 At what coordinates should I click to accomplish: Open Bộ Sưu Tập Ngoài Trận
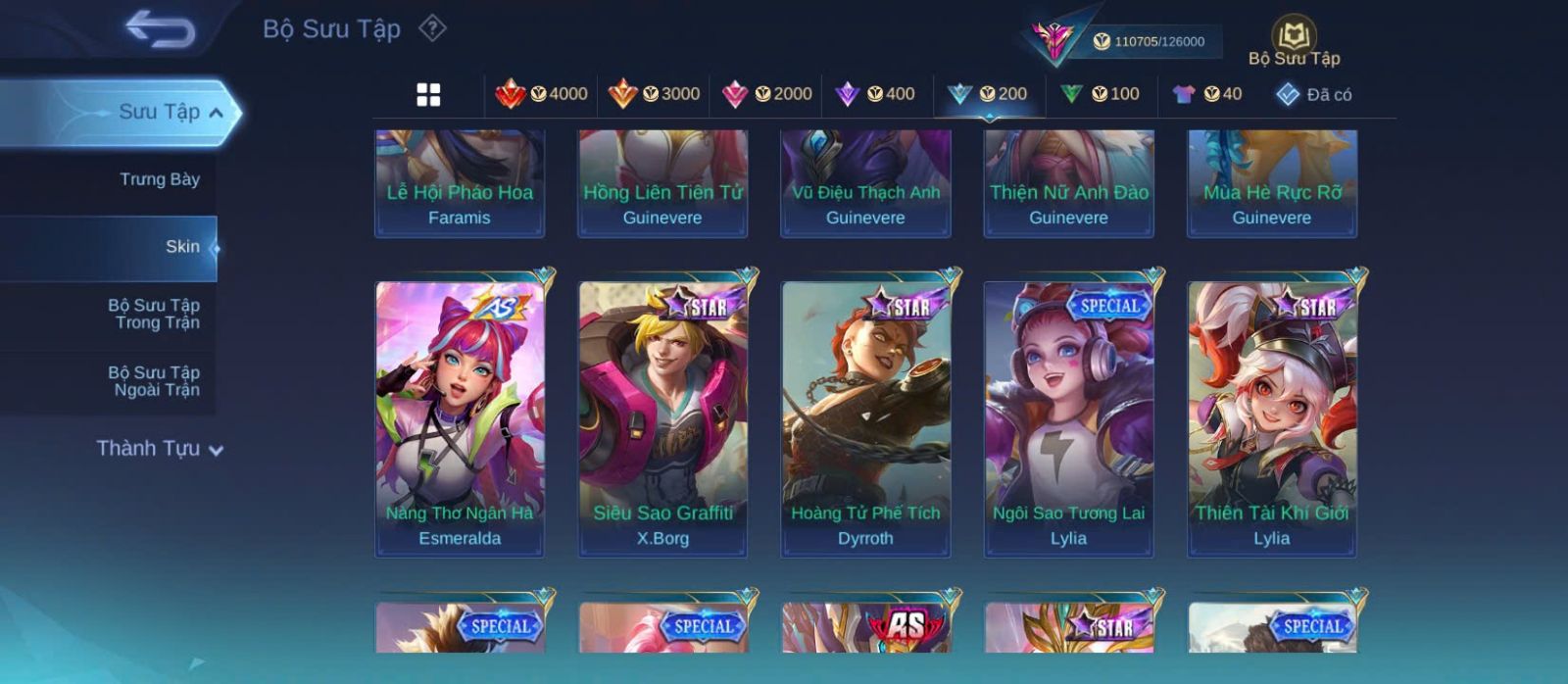pyautogui.click(x=154, y=381)
